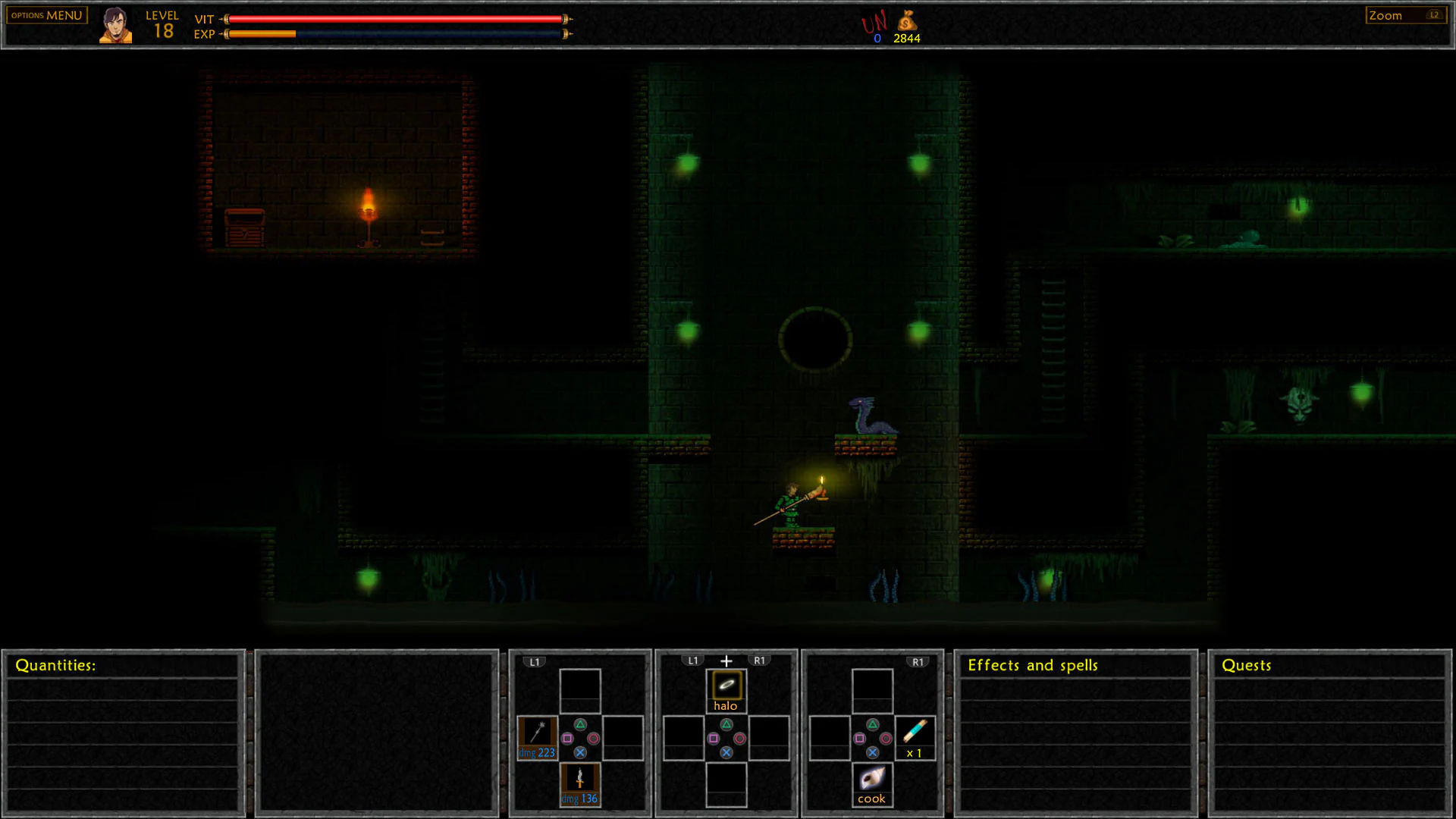1456x819 pixels.
Task: Click the Effects and spells panel header
Action: pos(1033,665)
